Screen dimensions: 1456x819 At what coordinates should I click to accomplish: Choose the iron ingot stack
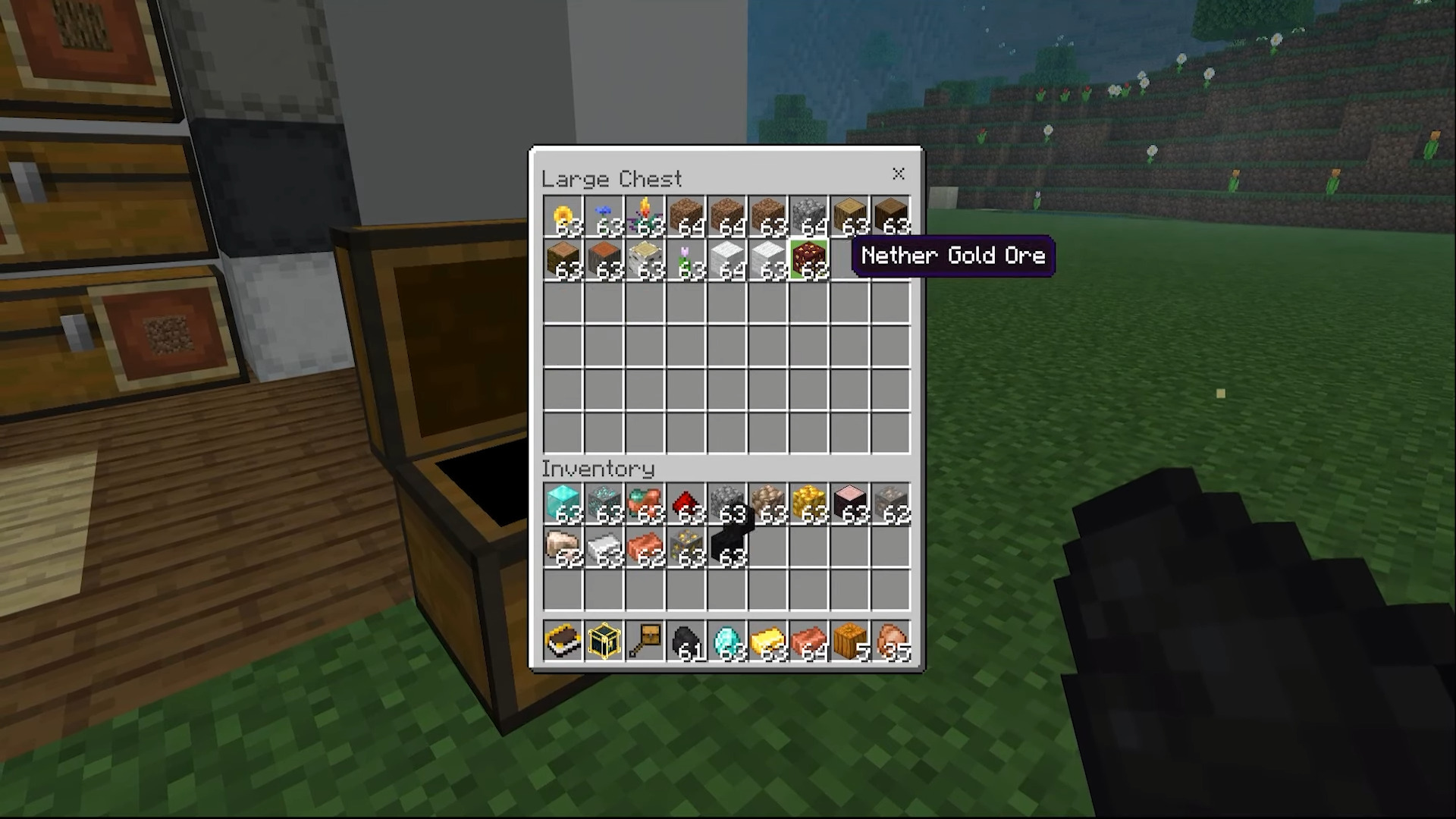pos(604,547)
